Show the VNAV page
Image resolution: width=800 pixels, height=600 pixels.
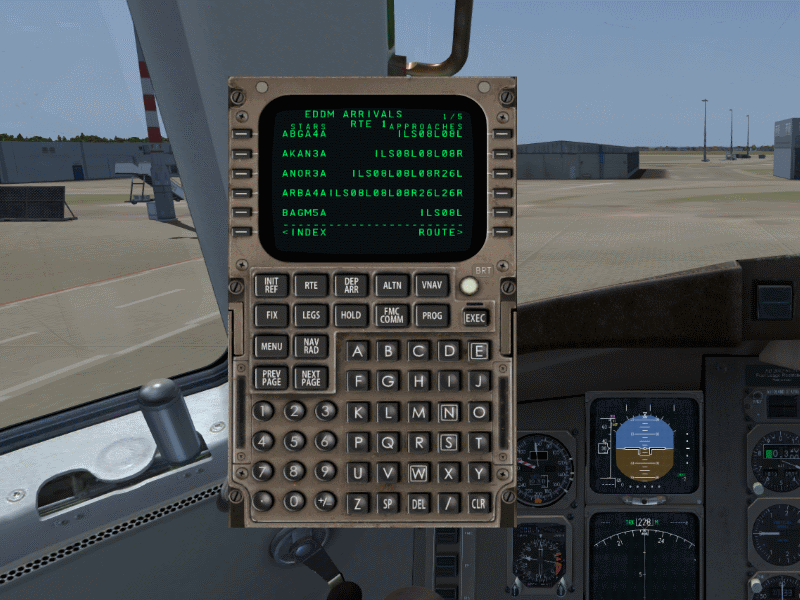pos(430,285)
